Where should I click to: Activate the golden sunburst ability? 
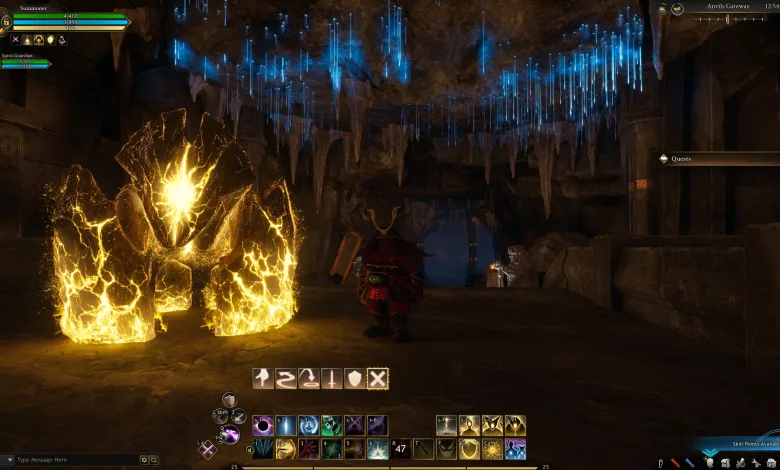click(492, 448)
